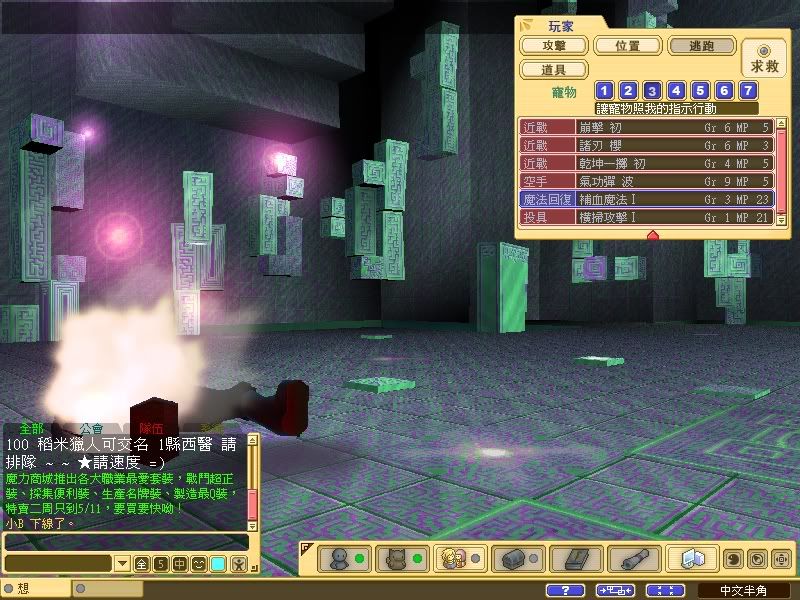This screenshot has width=800, height=600.
Task: Open the 道具 items command
Action: 553,70
